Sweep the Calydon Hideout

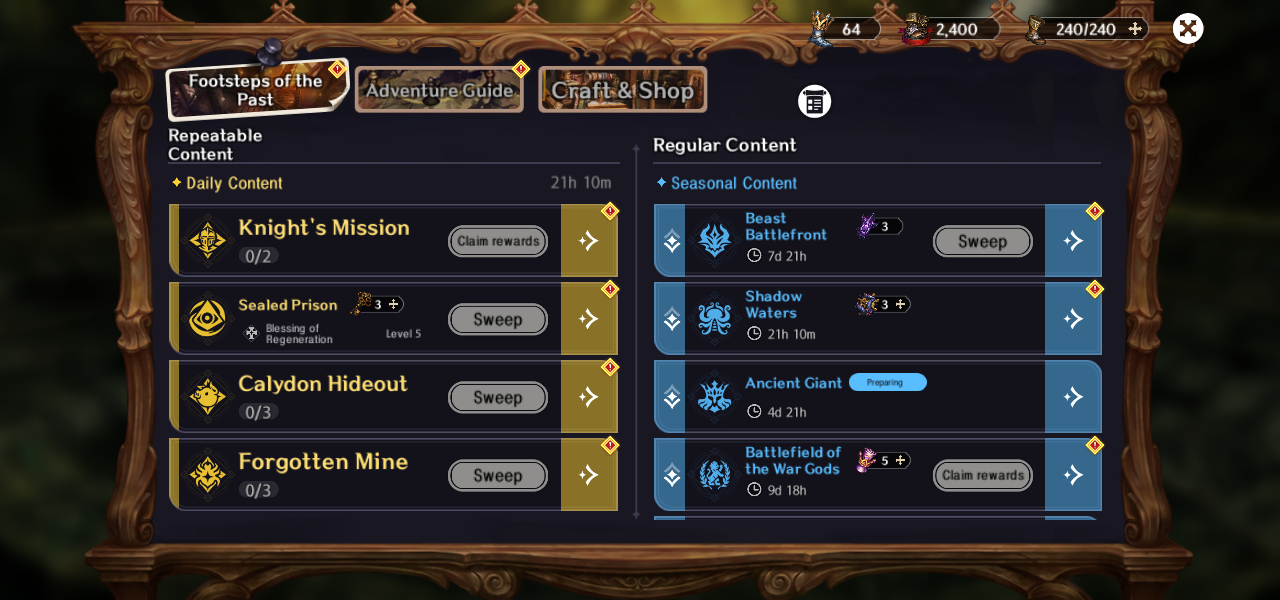[x=498, y=397]
